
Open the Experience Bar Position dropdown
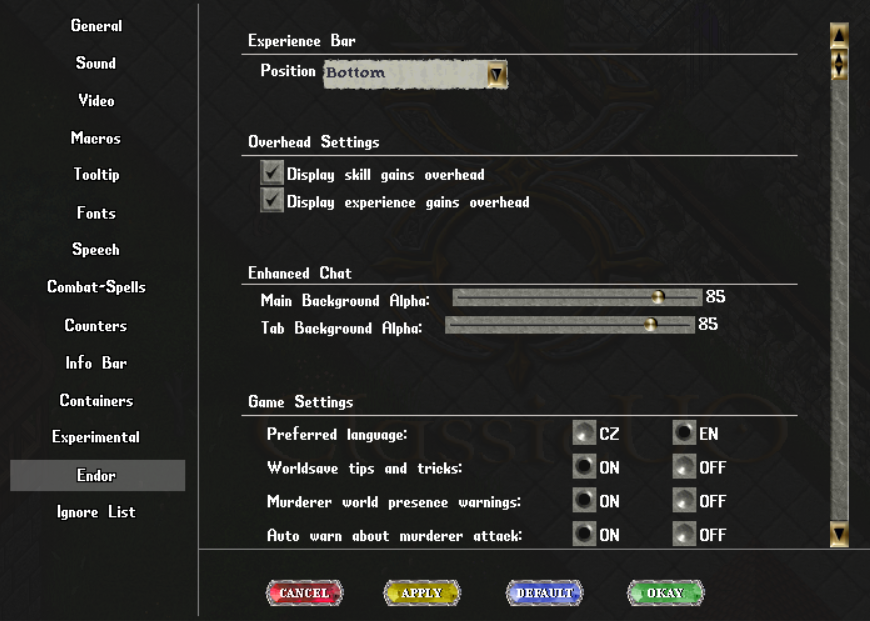pos(496,74)
